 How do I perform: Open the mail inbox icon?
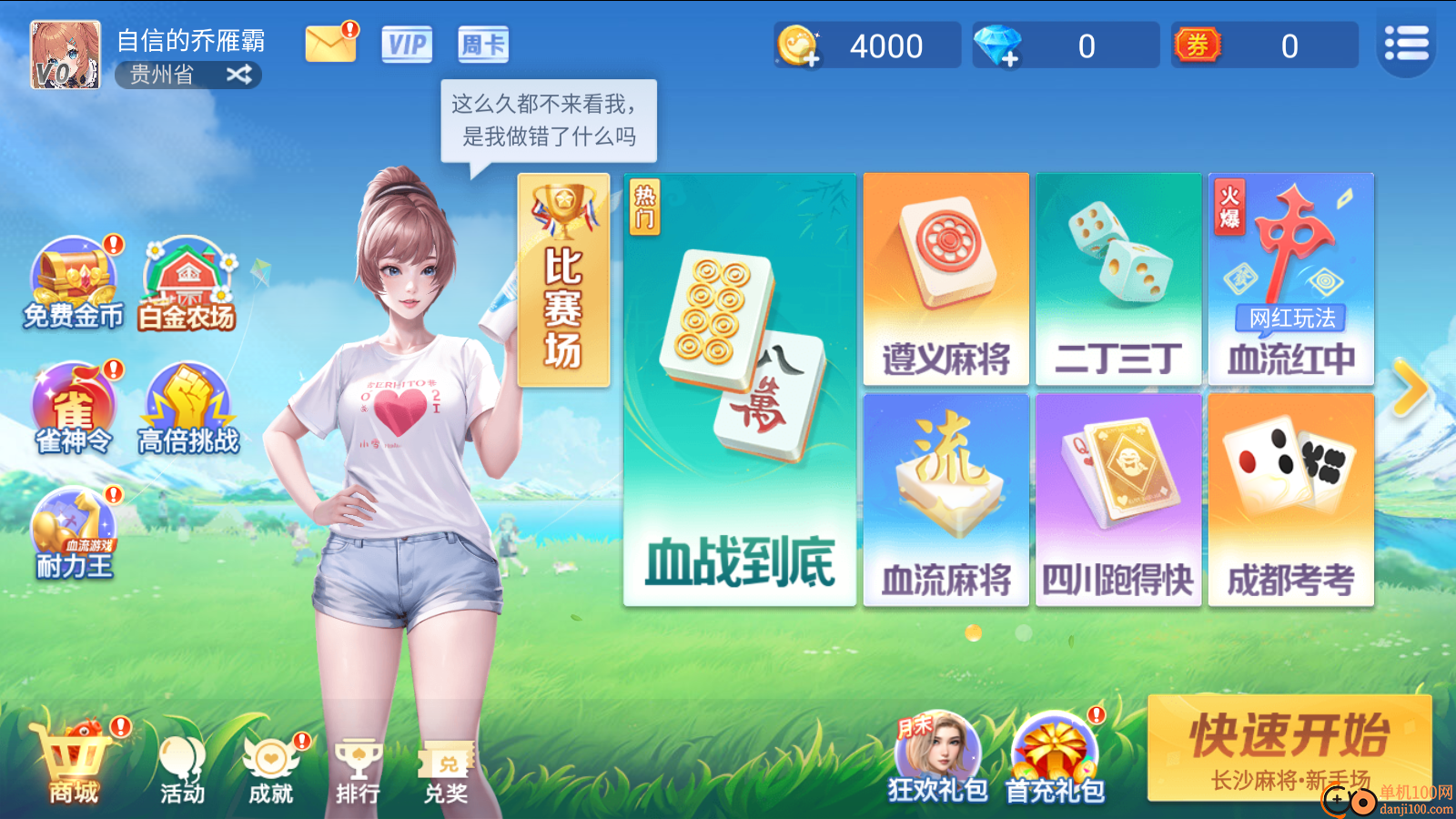pos(330,44)
